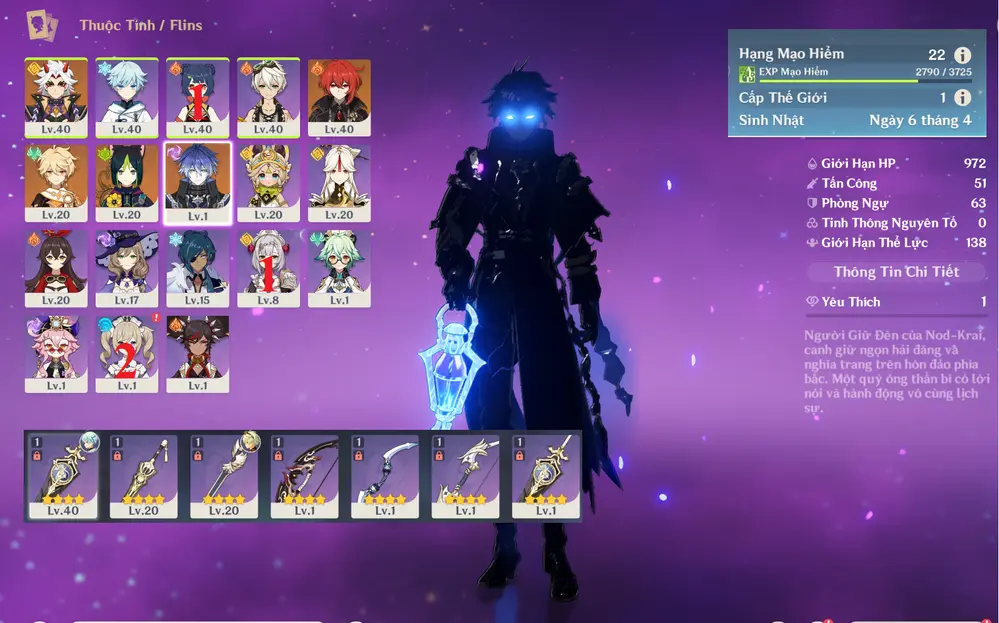Screen dimensions: 999x623
Task: Select the Lv.40 greatsword weapon slot
Action: pyautogui.click(x=64, y=475)
